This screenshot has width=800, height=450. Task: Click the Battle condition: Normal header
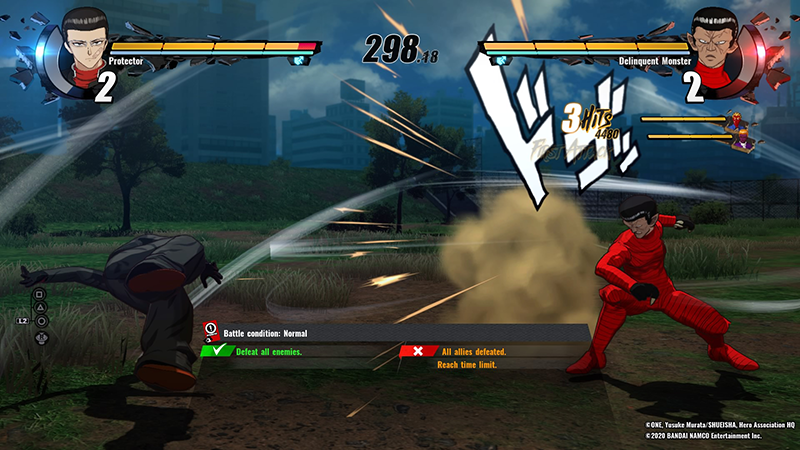(x=279, y=331)
